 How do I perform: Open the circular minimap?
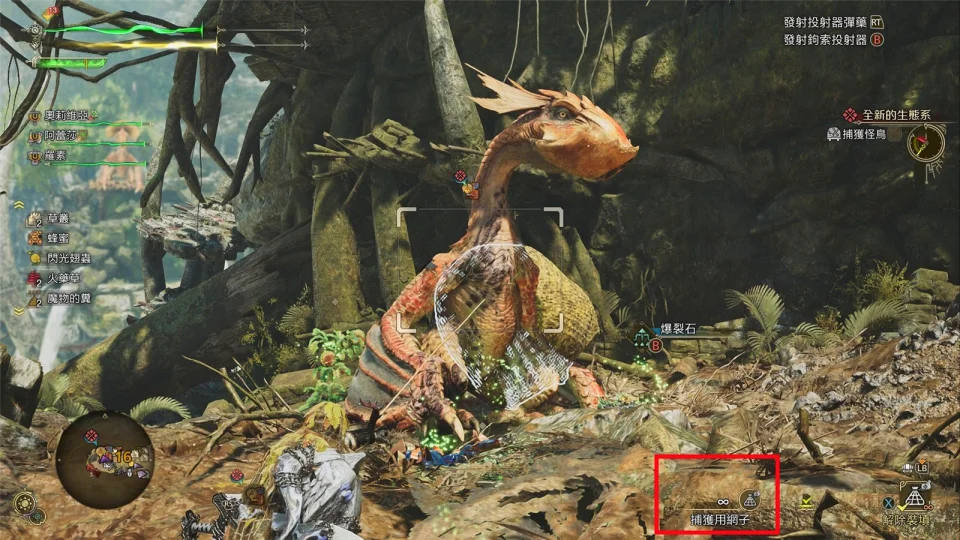105,460
